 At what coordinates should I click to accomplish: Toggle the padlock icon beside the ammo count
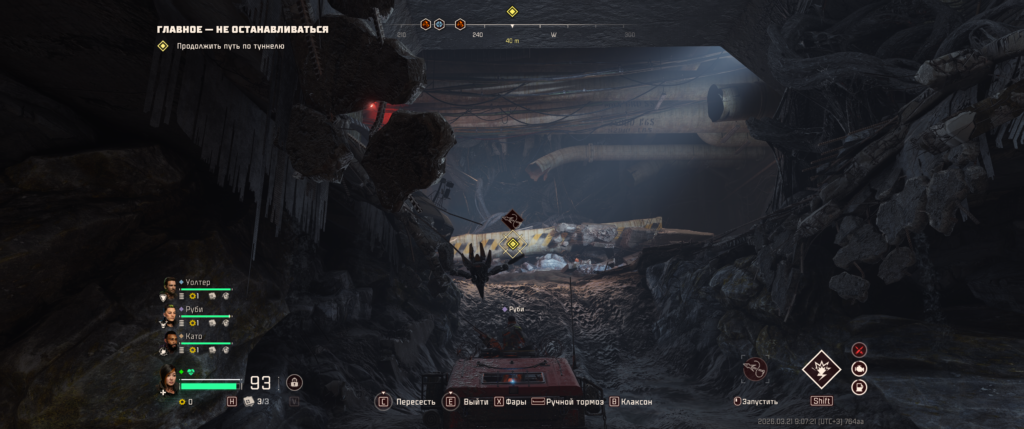[294, 382]
